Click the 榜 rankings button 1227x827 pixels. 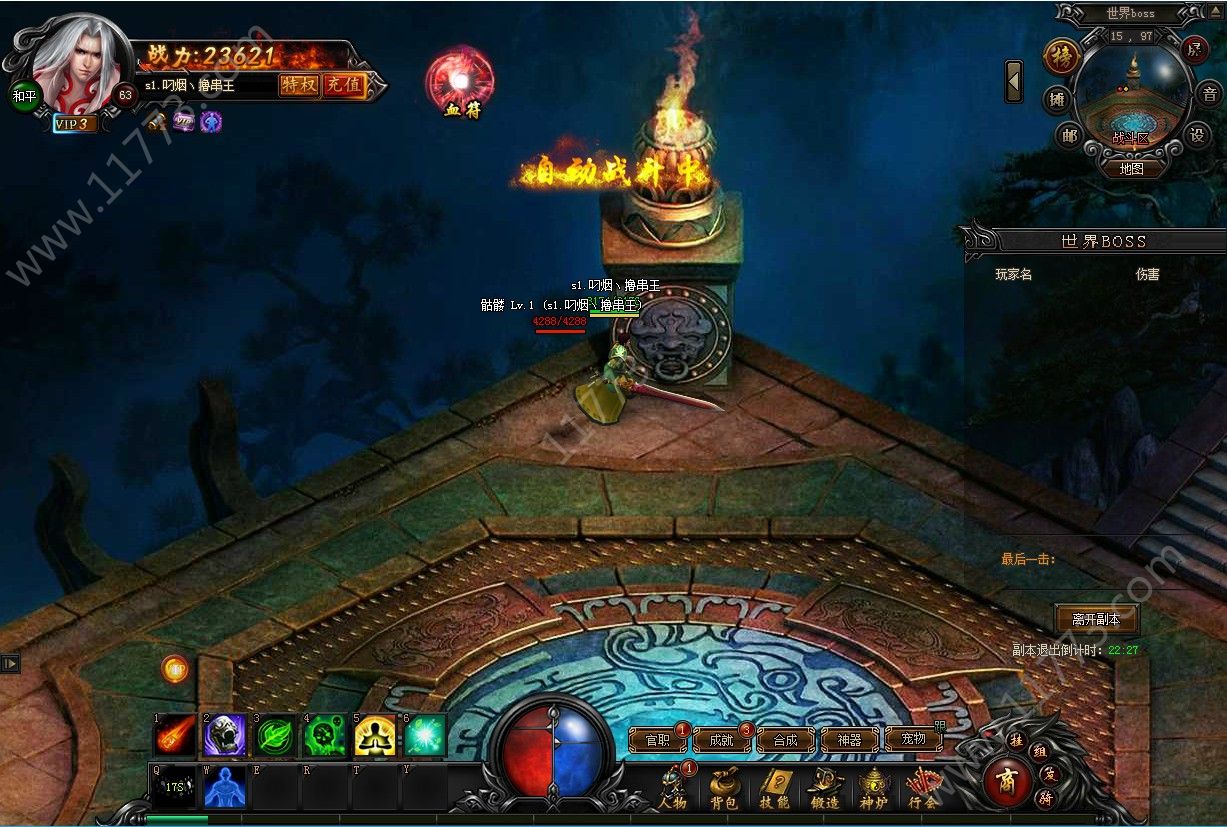tap(1060, 56)
